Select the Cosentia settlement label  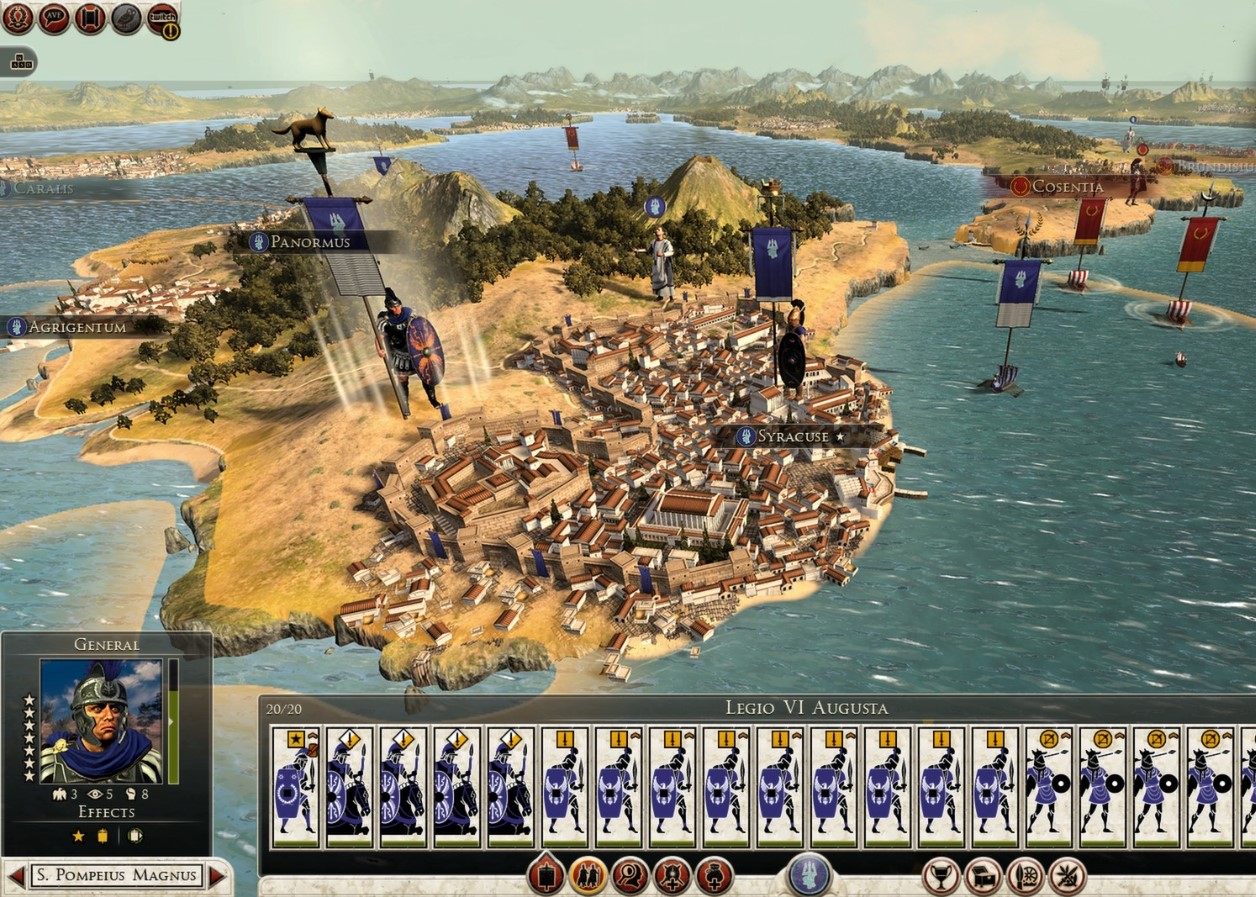1068,186
